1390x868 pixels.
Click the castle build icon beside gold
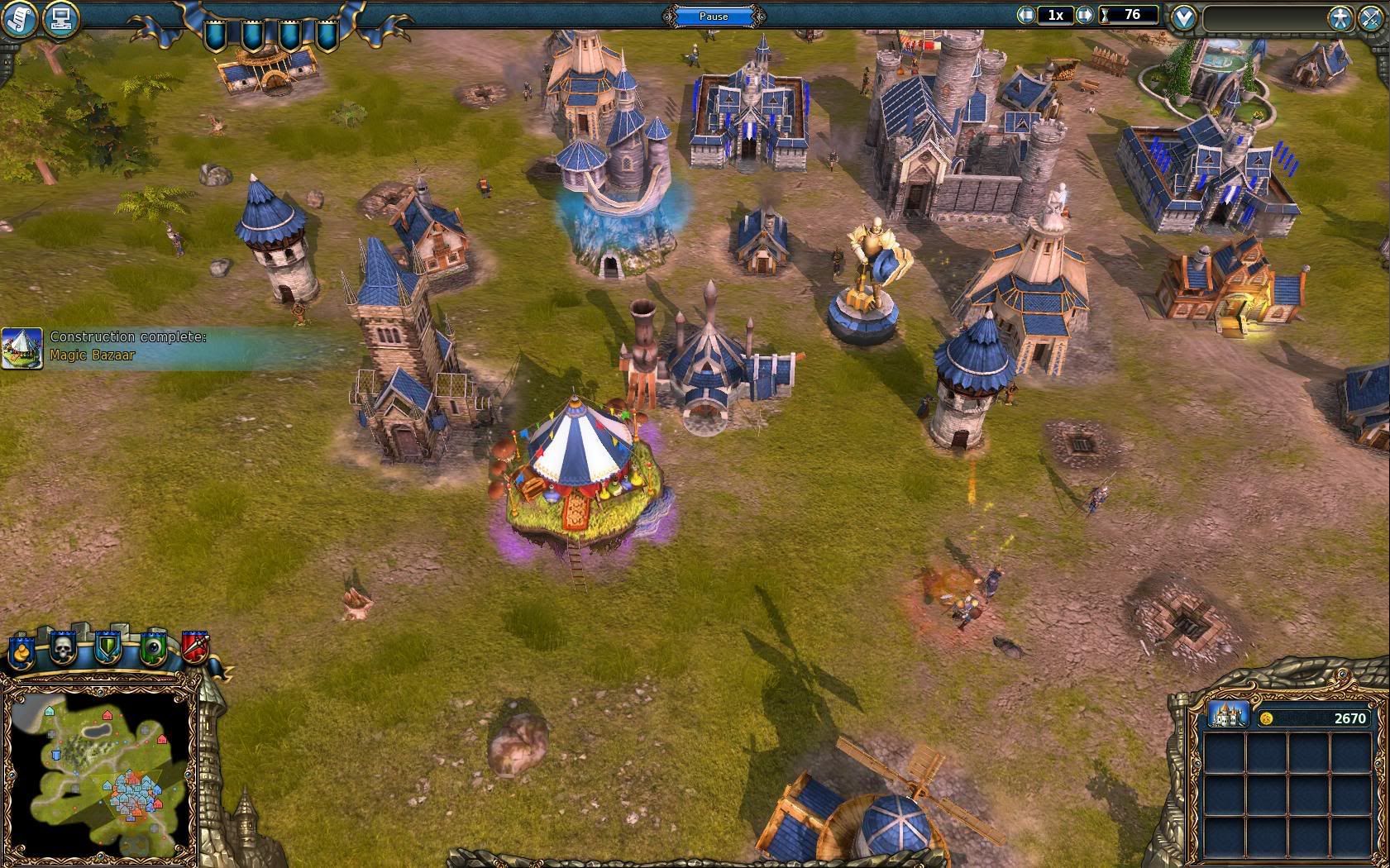click(x=1228, y=714)
